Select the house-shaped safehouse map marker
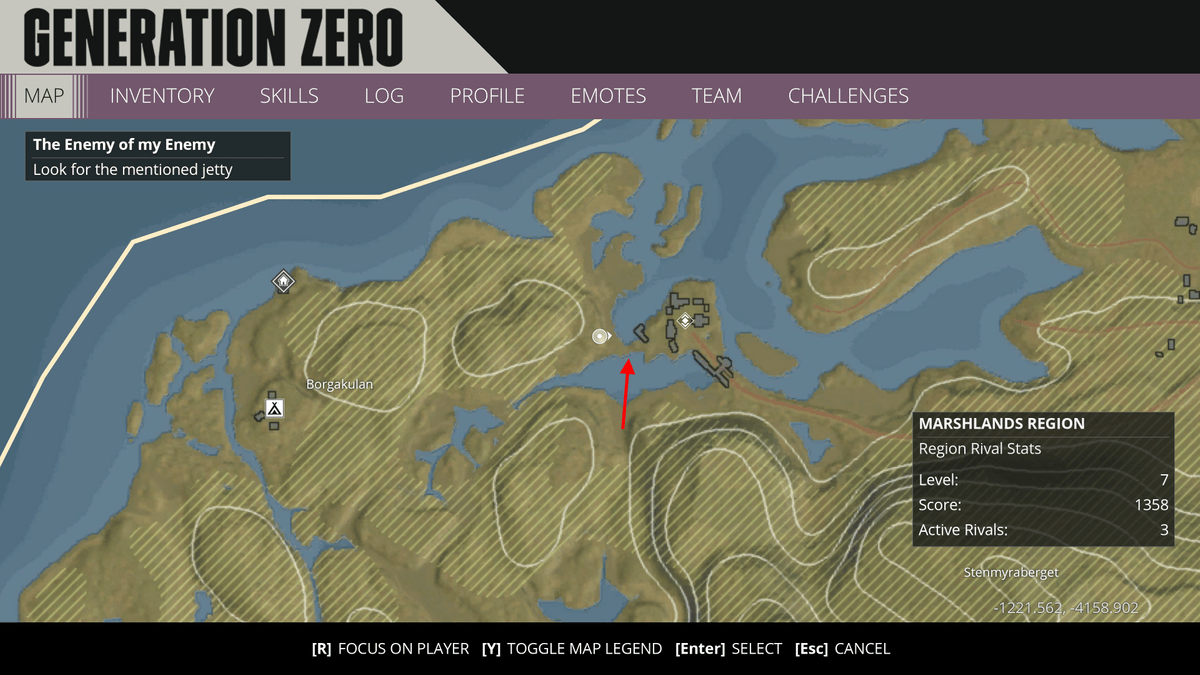The height and width of the screenshot is (675, 1200). pyautogui.click(x=284, y=282)
